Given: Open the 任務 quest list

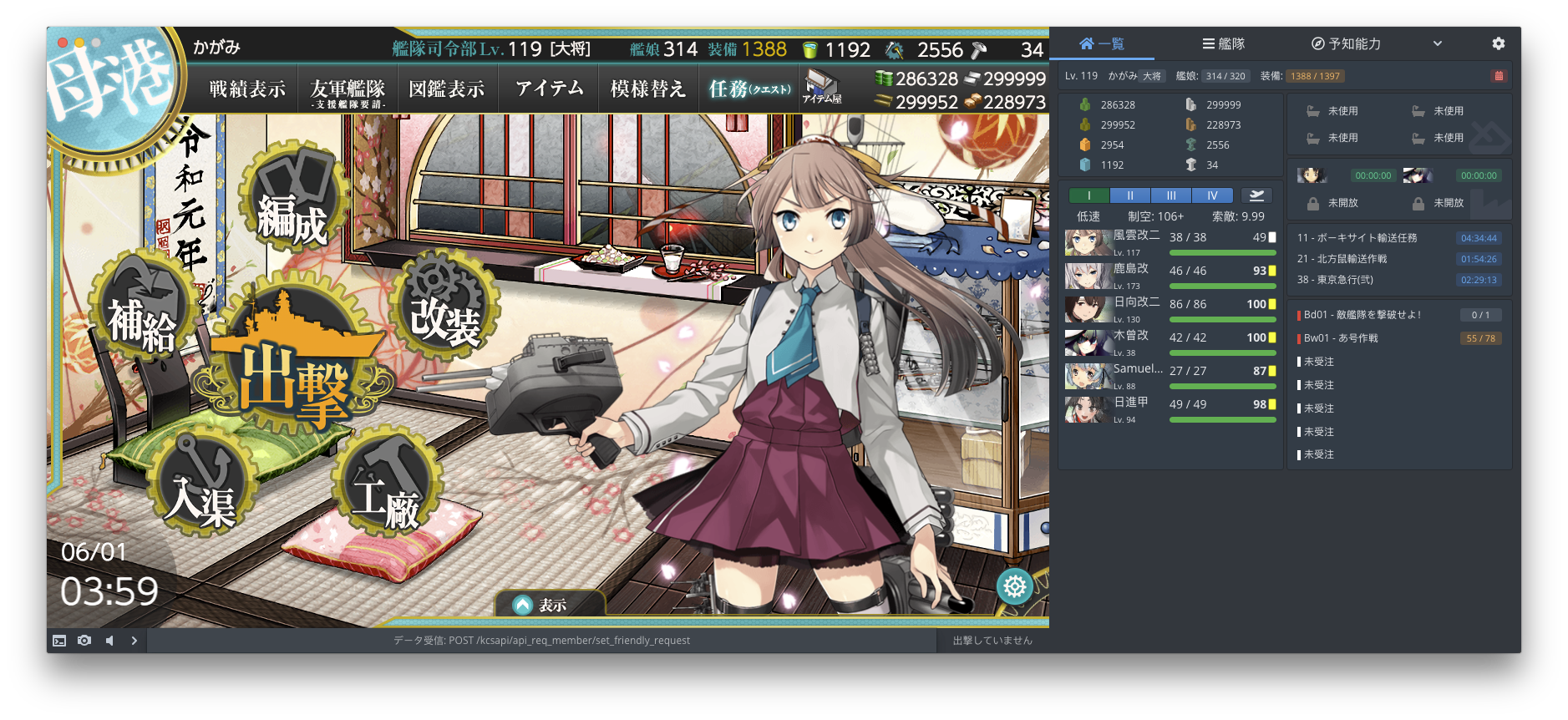Looking at the screenshot, I should point(748,89).
